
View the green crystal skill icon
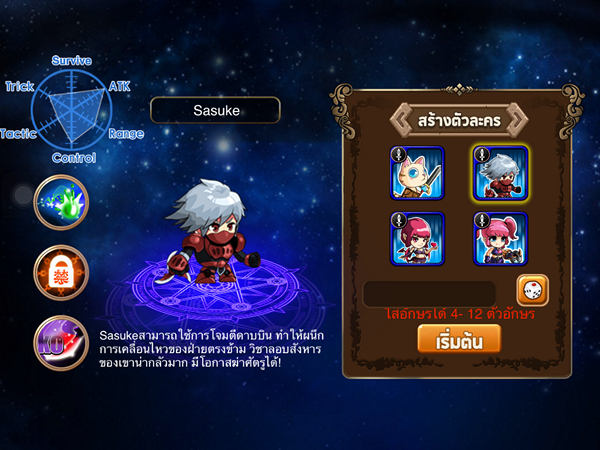point(60,202)
